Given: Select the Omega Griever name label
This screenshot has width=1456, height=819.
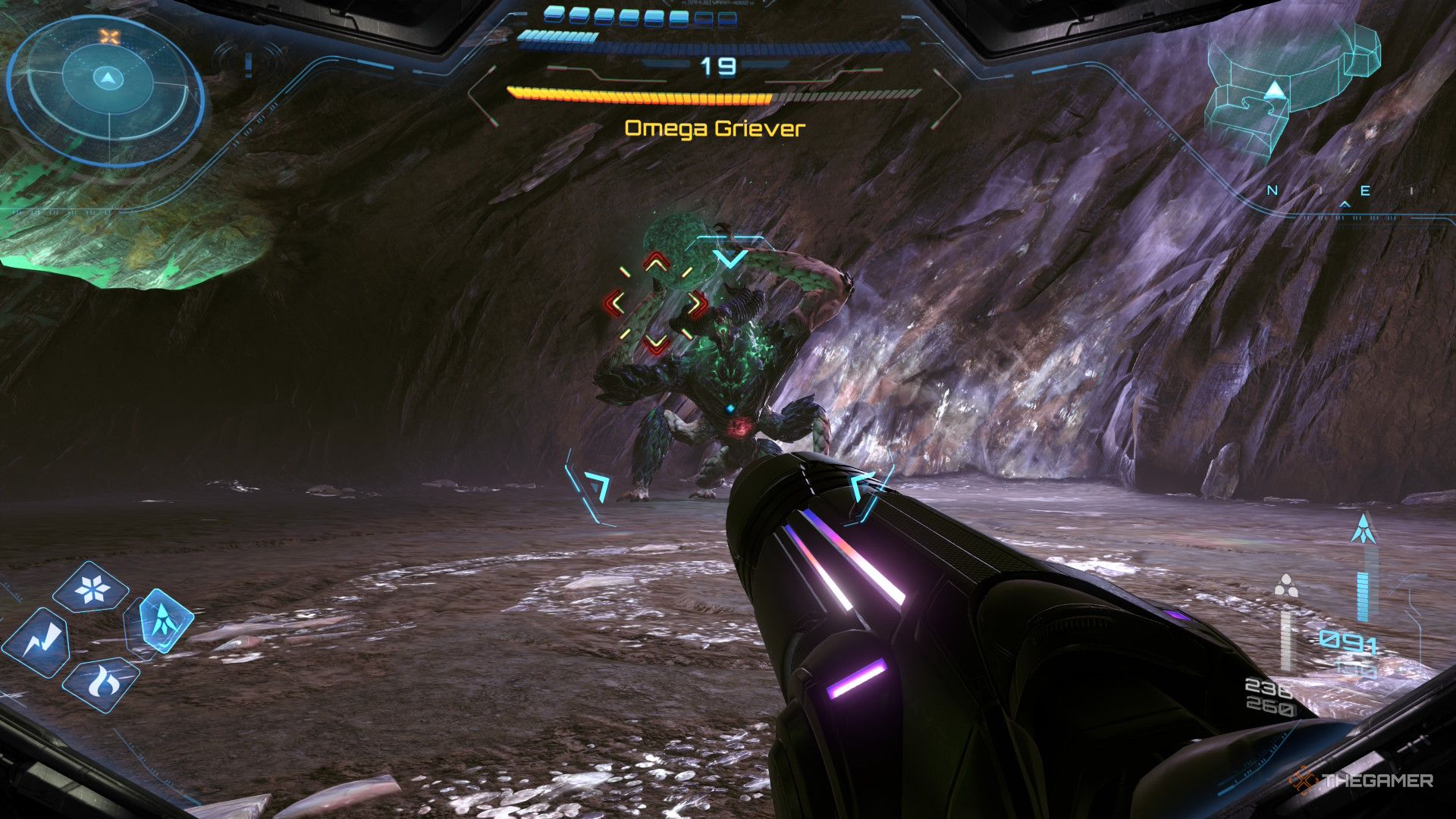Looking at the screenshot, I should pyautogui.click(x=714, y=129).
